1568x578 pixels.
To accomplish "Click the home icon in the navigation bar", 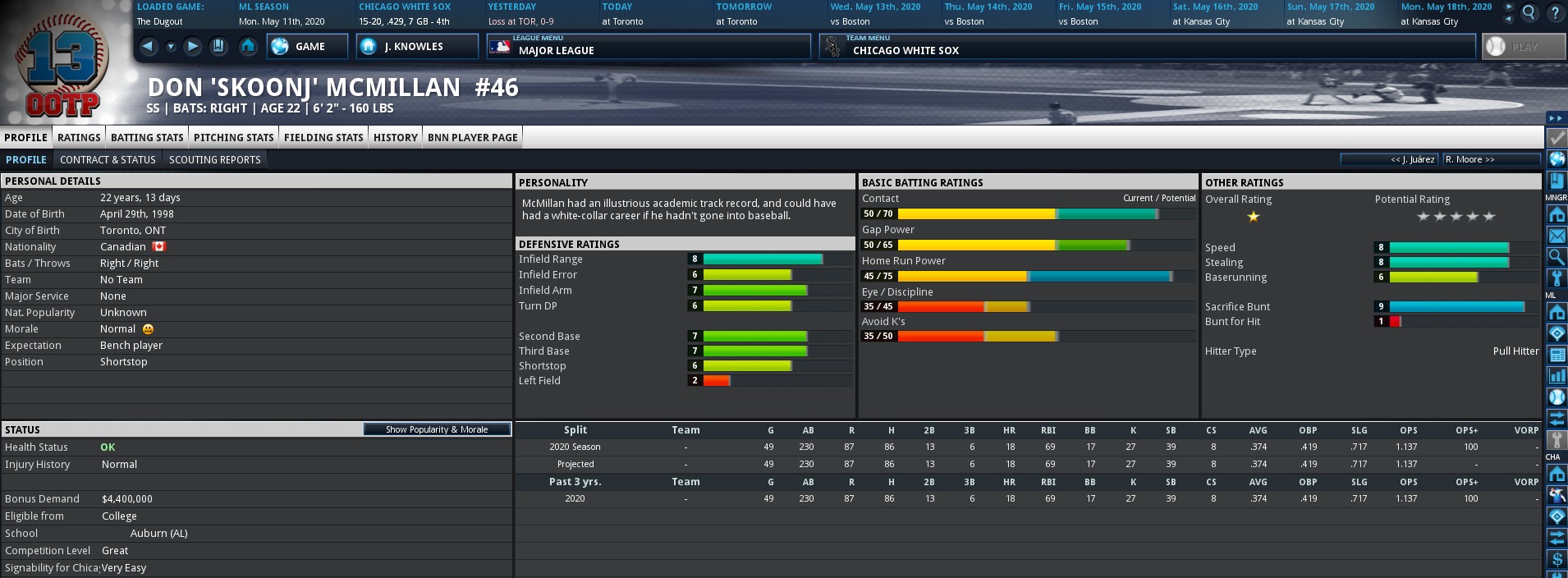I will (248, 47).
